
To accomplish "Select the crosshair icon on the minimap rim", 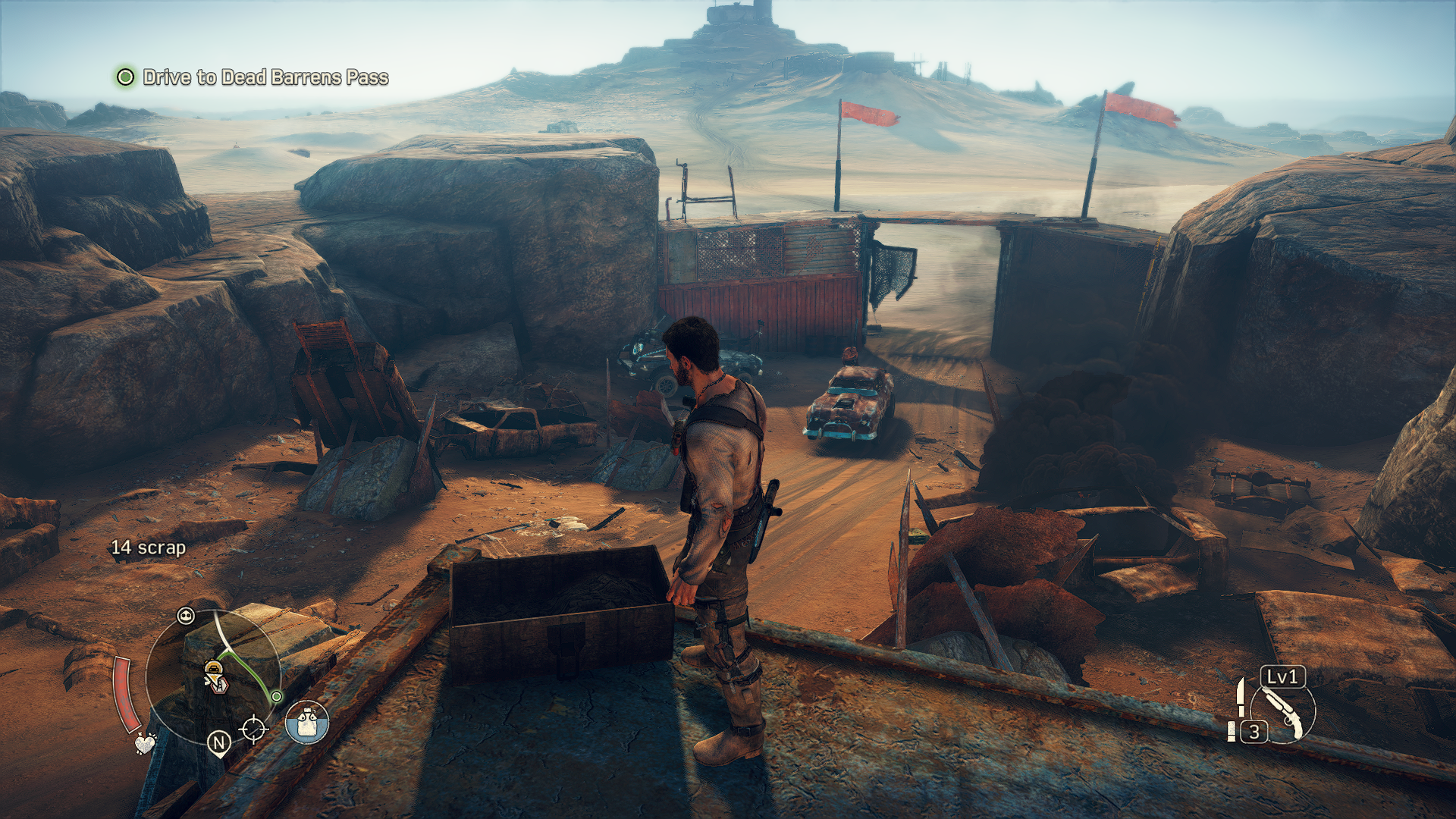I will click(x=253, y=730).
